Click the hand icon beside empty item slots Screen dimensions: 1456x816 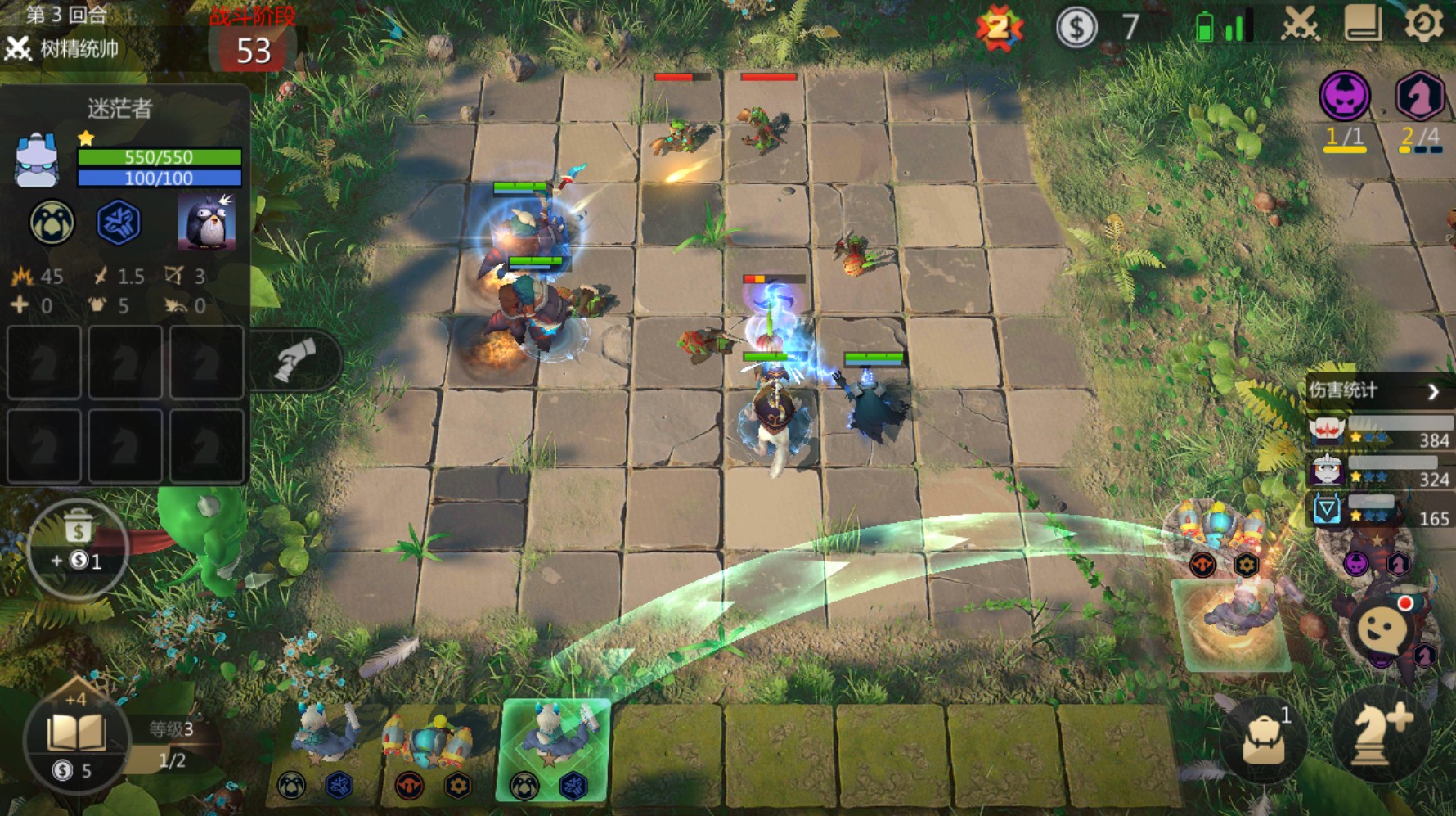click(x=293, y=358)
